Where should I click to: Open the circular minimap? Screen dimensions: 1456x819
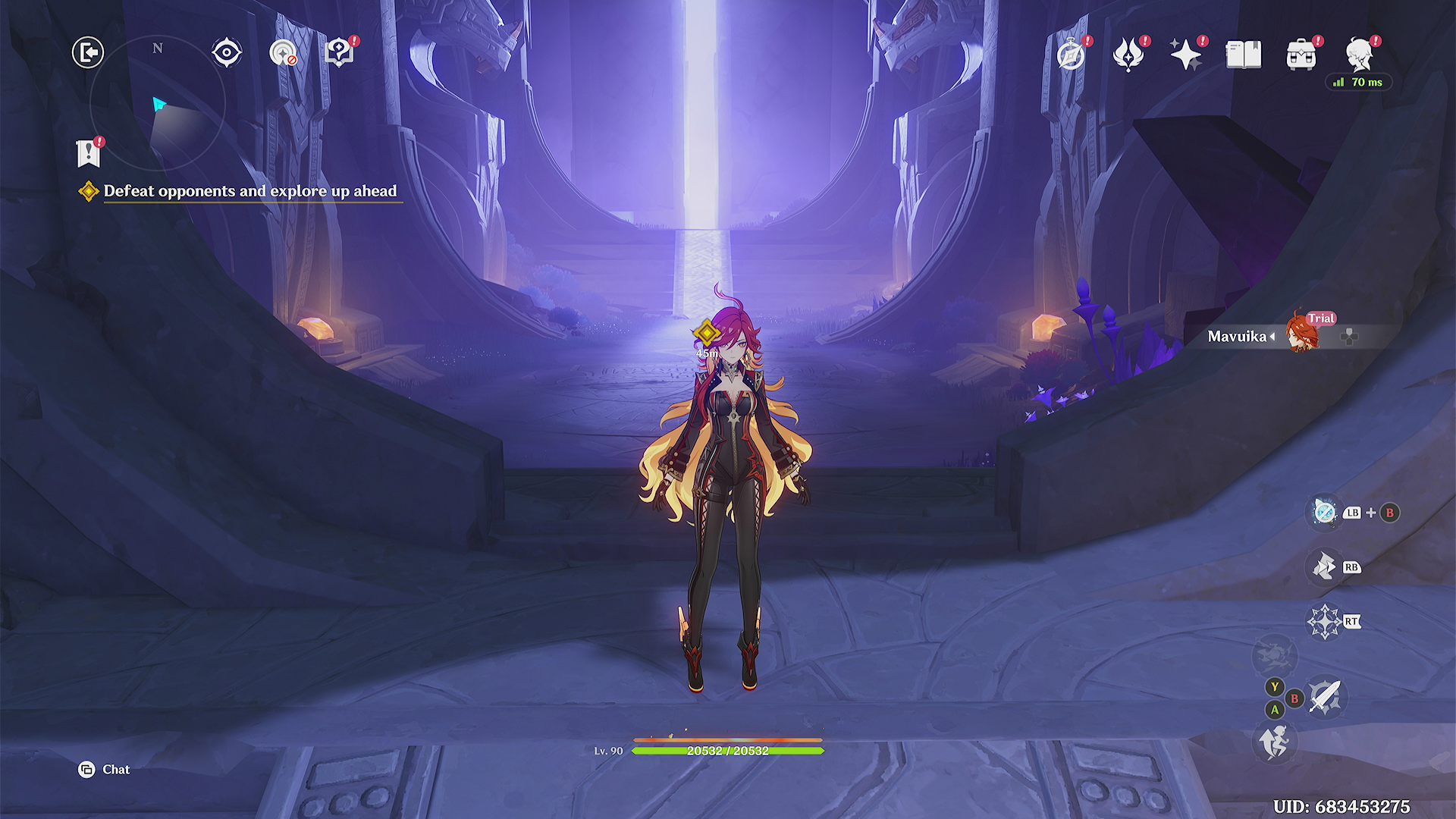(158, 103)
